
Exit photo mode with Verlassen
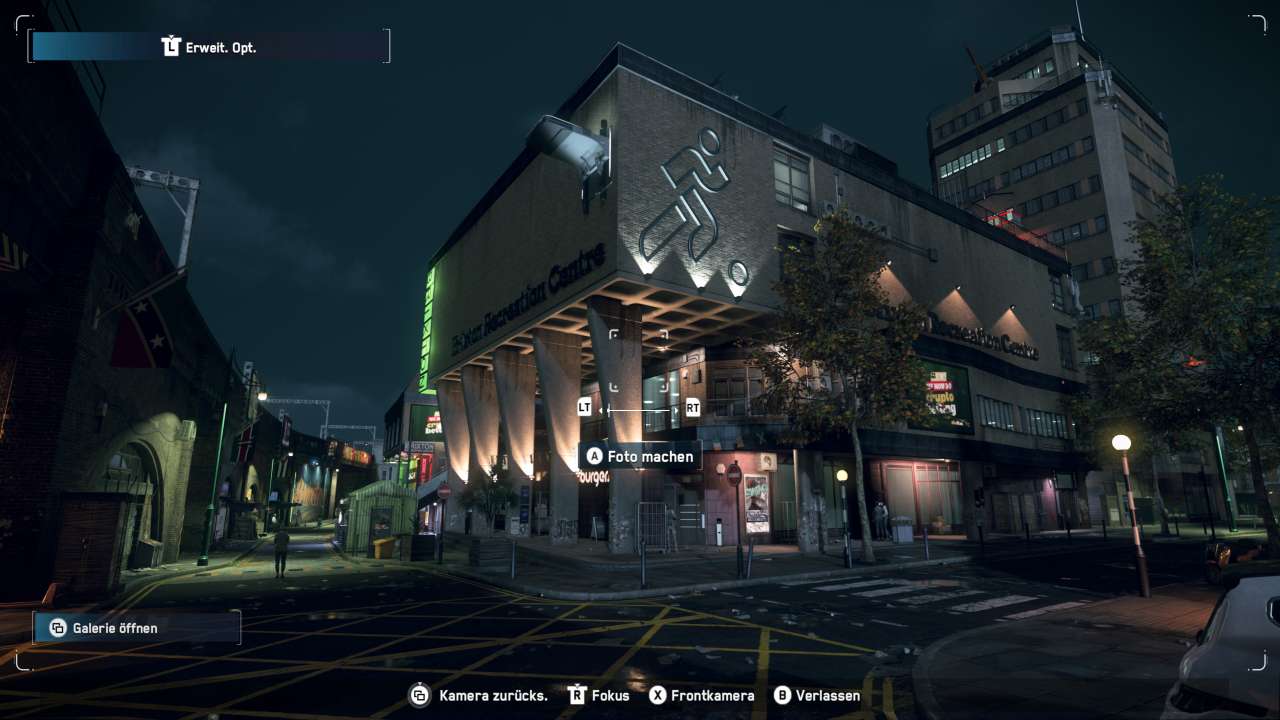[x=817, y=695]
